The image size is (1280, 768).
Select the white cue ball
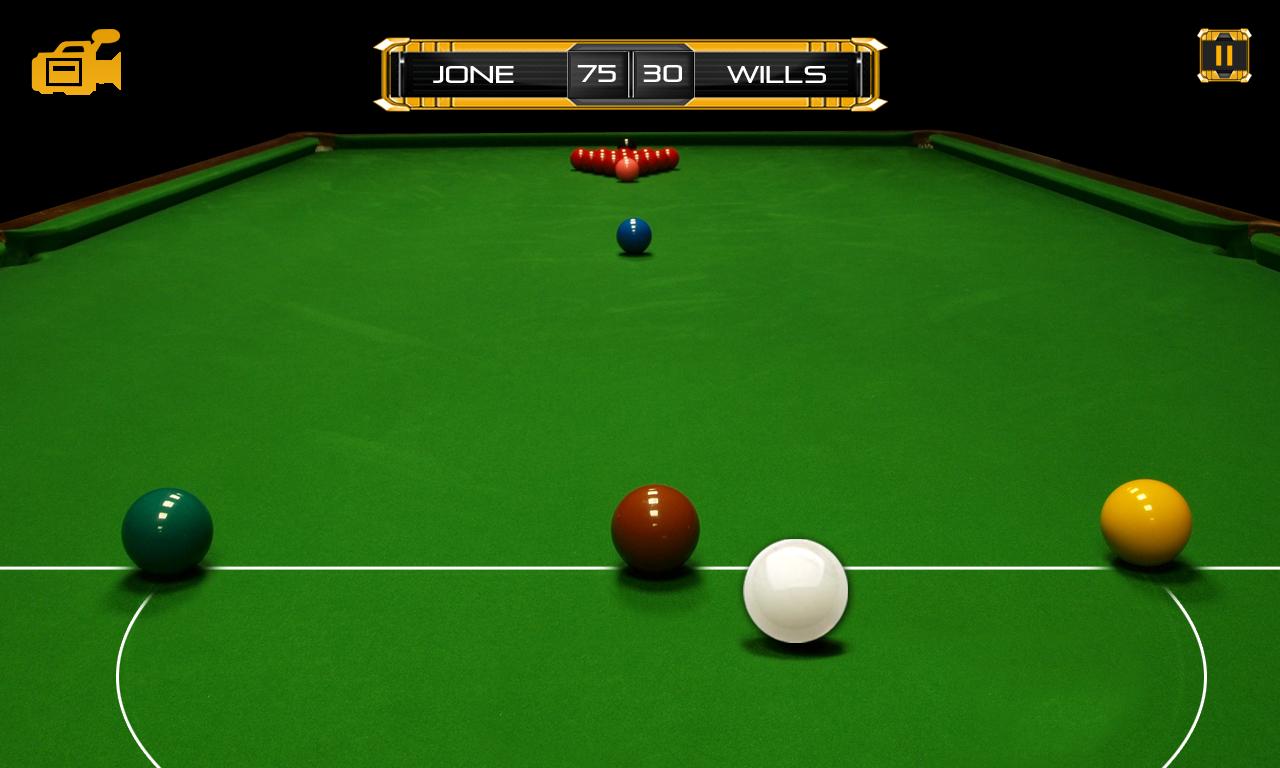[795, 590]
